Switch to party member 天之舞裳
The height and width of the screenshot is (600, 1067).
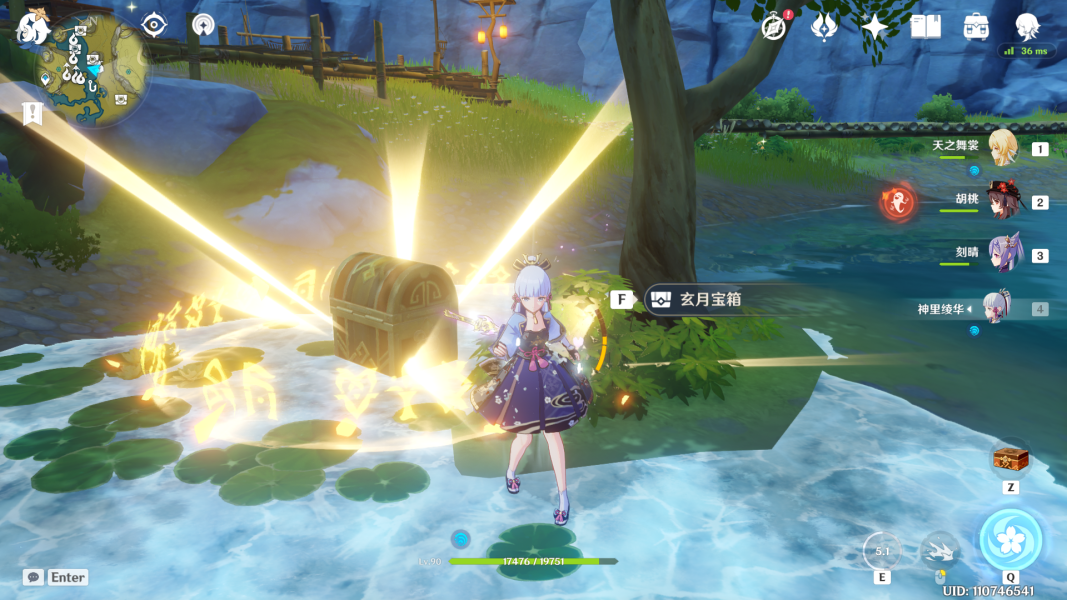[1001, 148]
